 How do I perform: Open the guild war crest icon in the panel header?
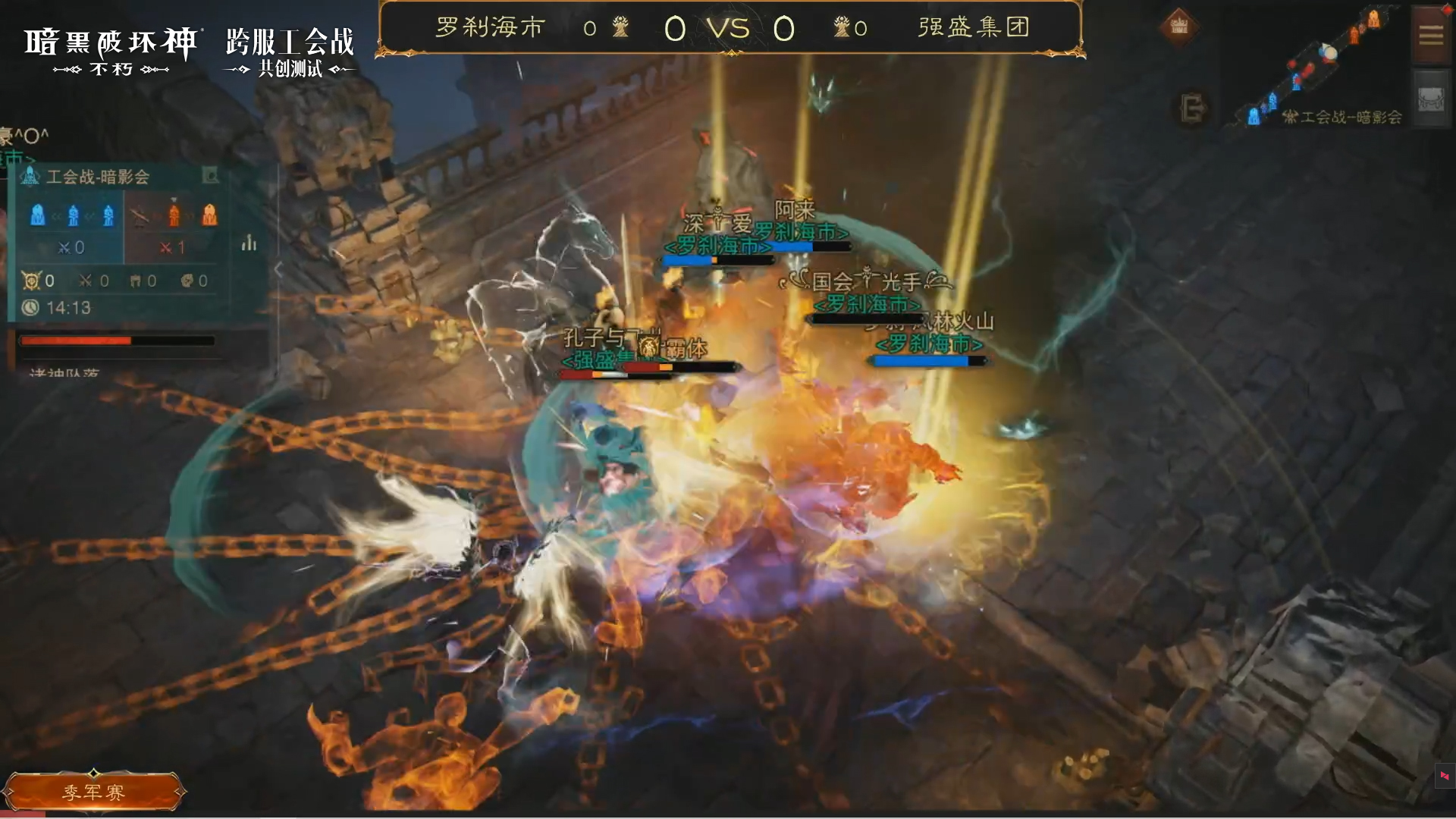(x=29, y=177)
